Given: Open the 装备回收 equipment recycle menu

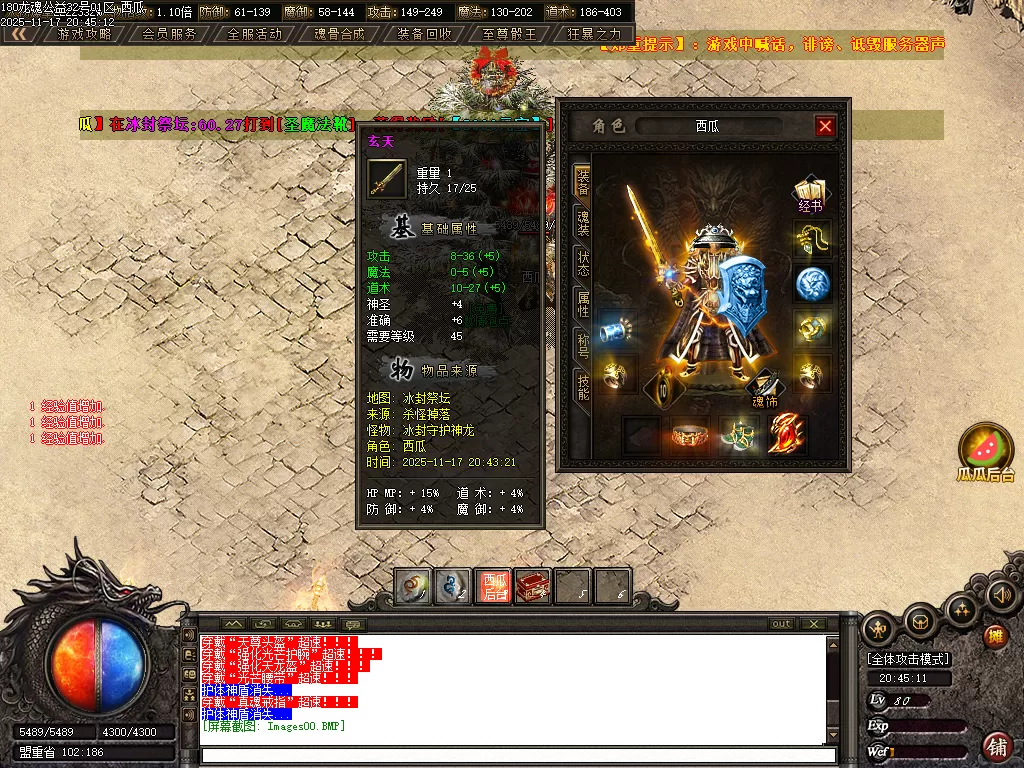Looking at the screenshot, I should (425, 34).
